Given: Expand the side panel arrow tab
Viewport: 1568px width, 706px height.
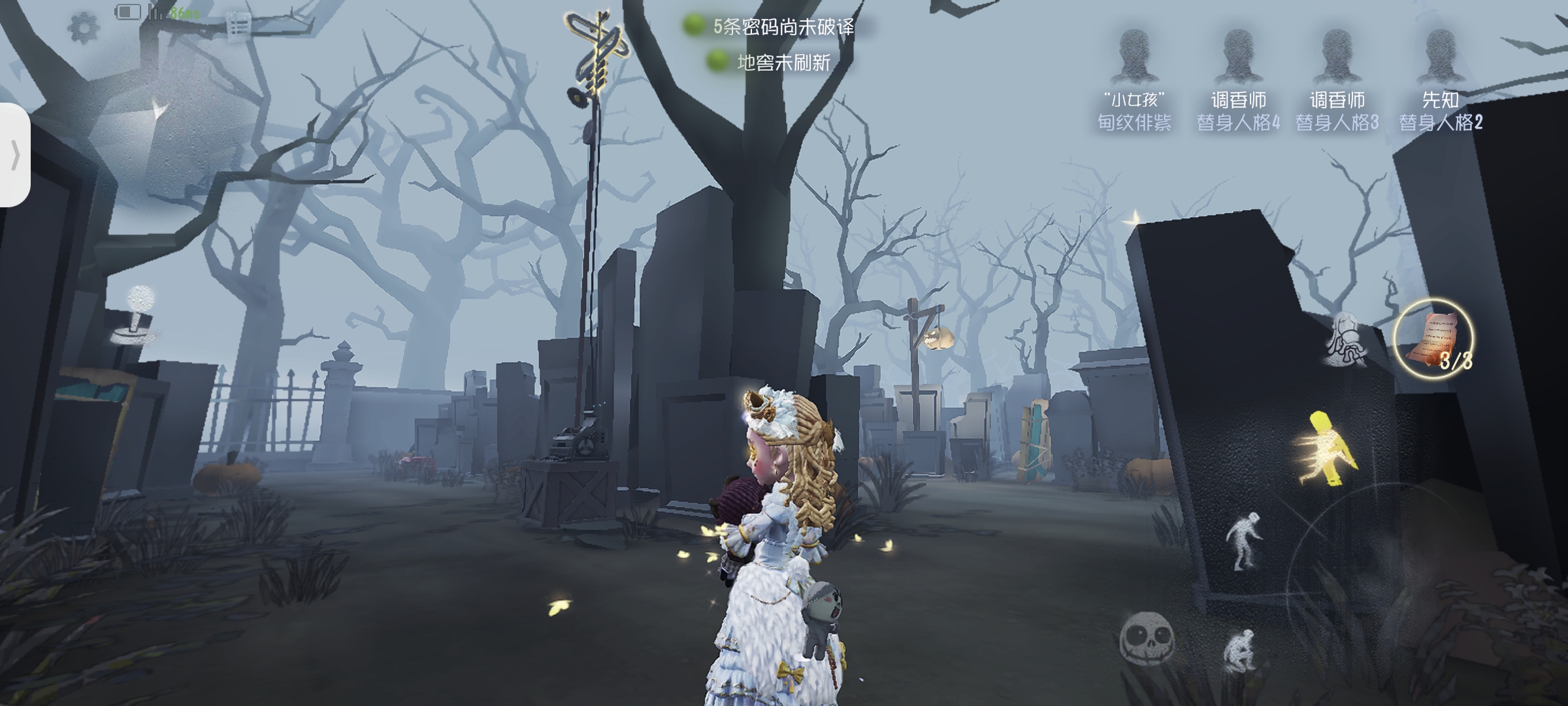Looking at the screenshot, I should coord(14,156).
